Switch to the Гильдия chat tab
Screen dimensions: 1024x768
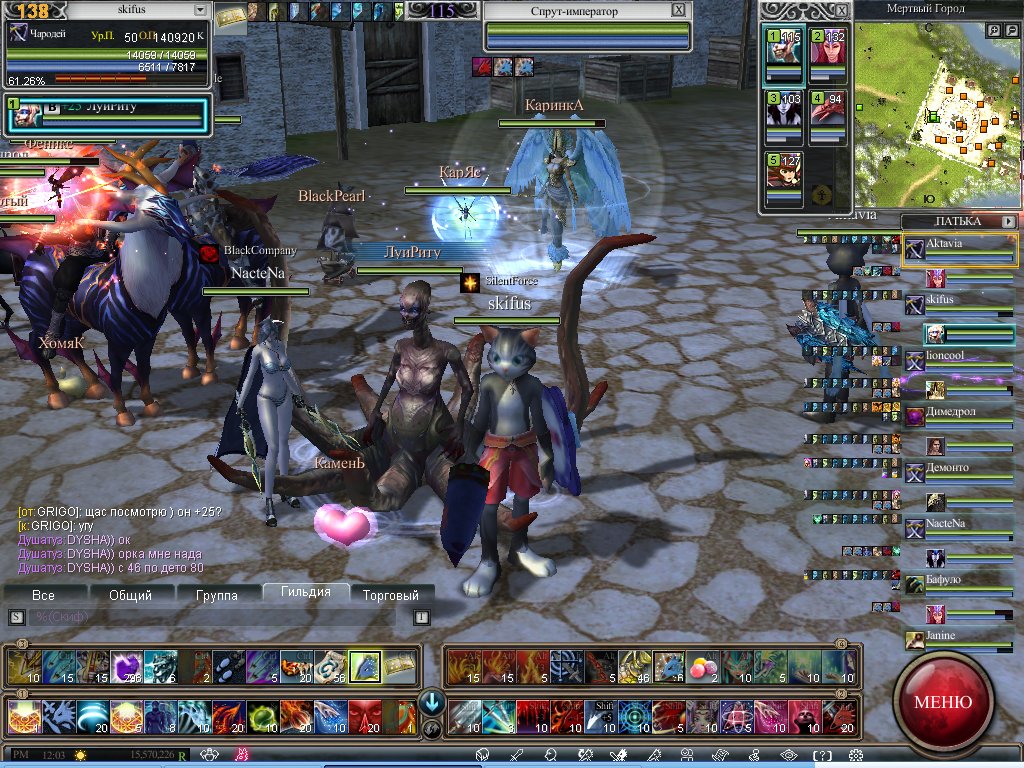click(x=306, y=592)
